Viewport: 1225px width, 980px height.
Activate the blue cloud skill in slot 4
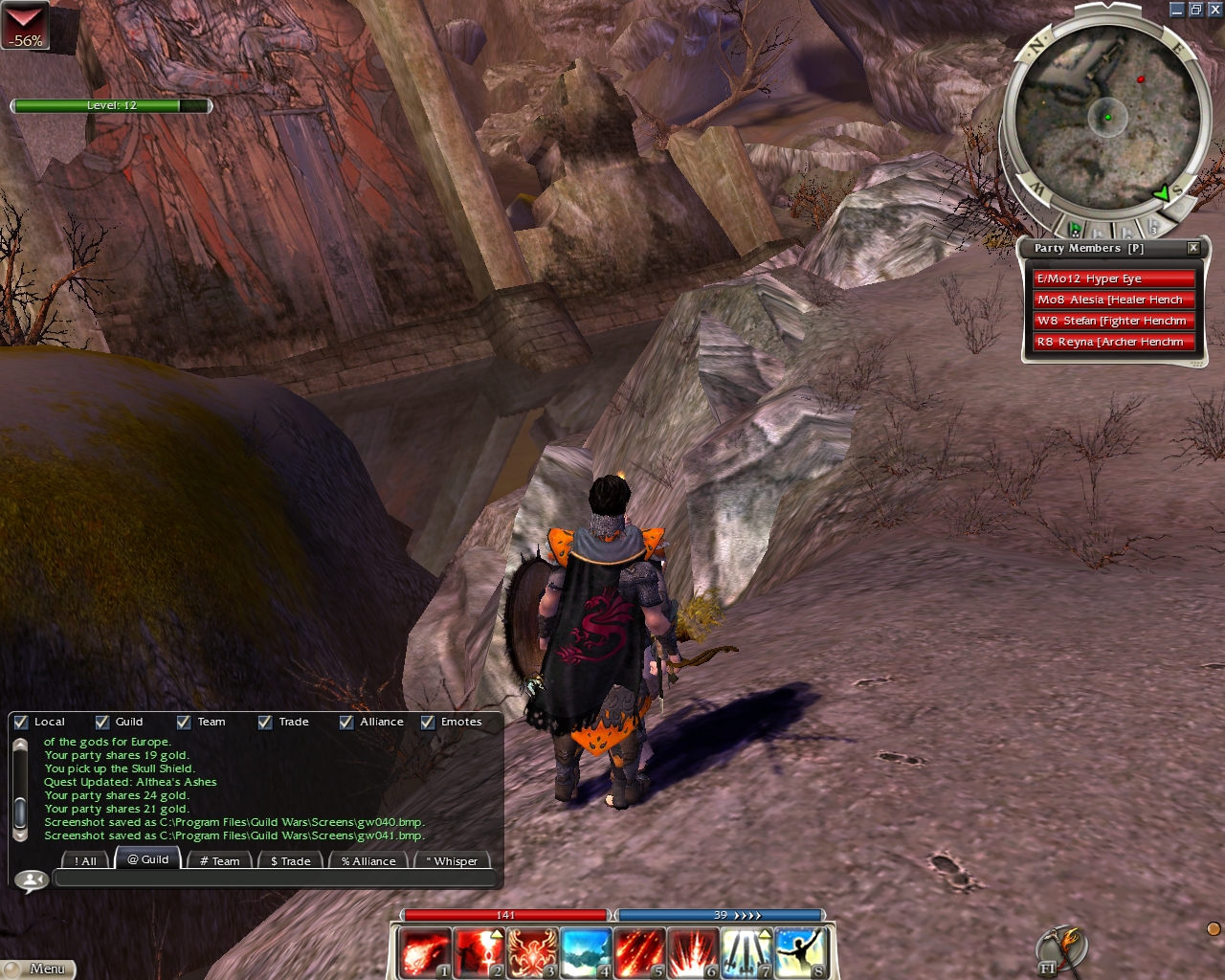tap(586, 952)
